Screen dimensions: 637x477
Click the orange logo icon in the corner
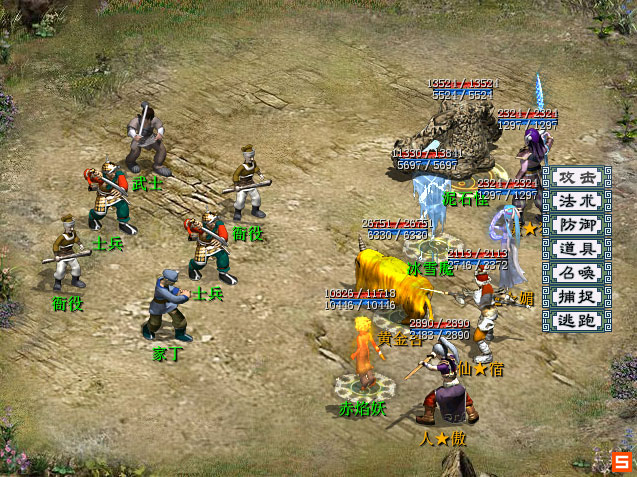[622, 462]
